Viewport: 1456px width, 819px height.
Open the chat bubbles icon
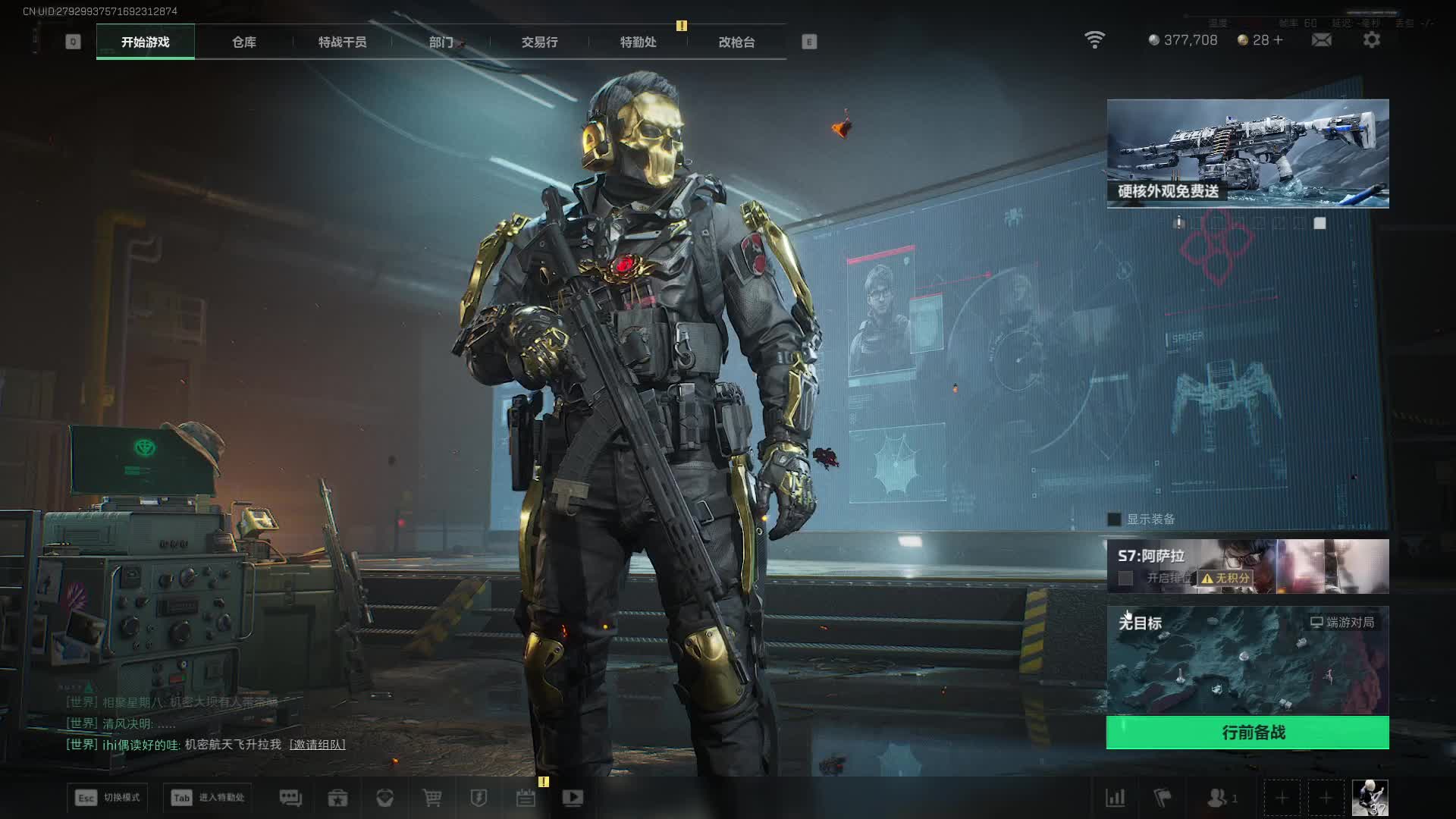click(x=290, y=798)
